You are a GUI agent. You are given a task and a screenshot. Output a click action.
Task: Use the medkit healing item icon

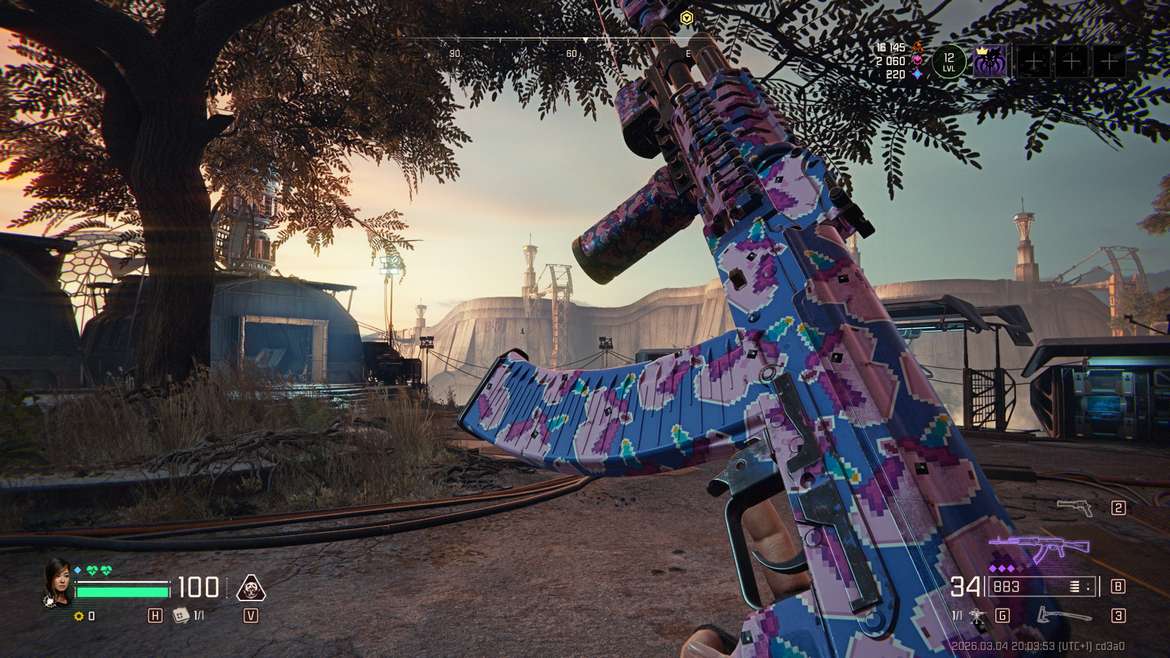[x=181, y=616]
